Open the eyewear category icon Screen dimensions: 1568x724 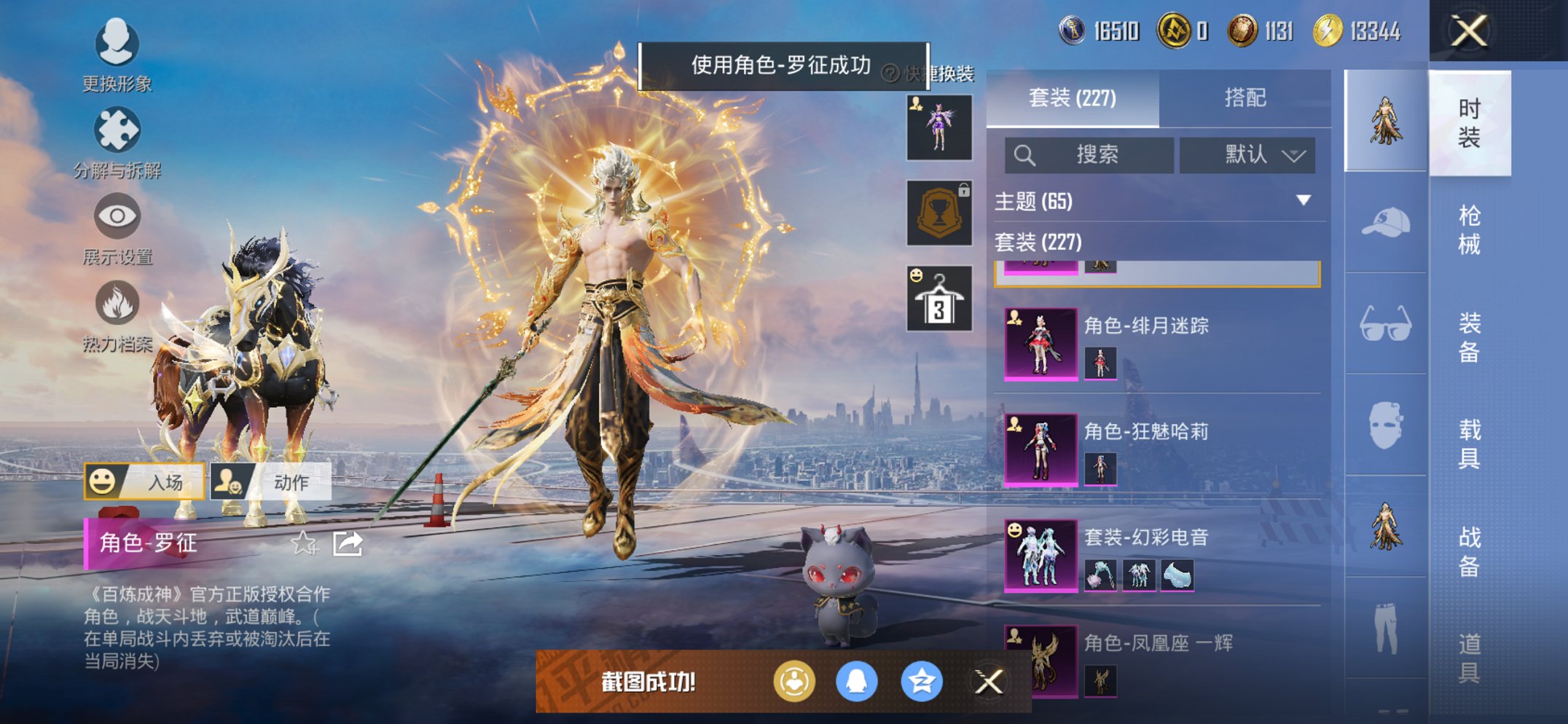coord(1386,323)
